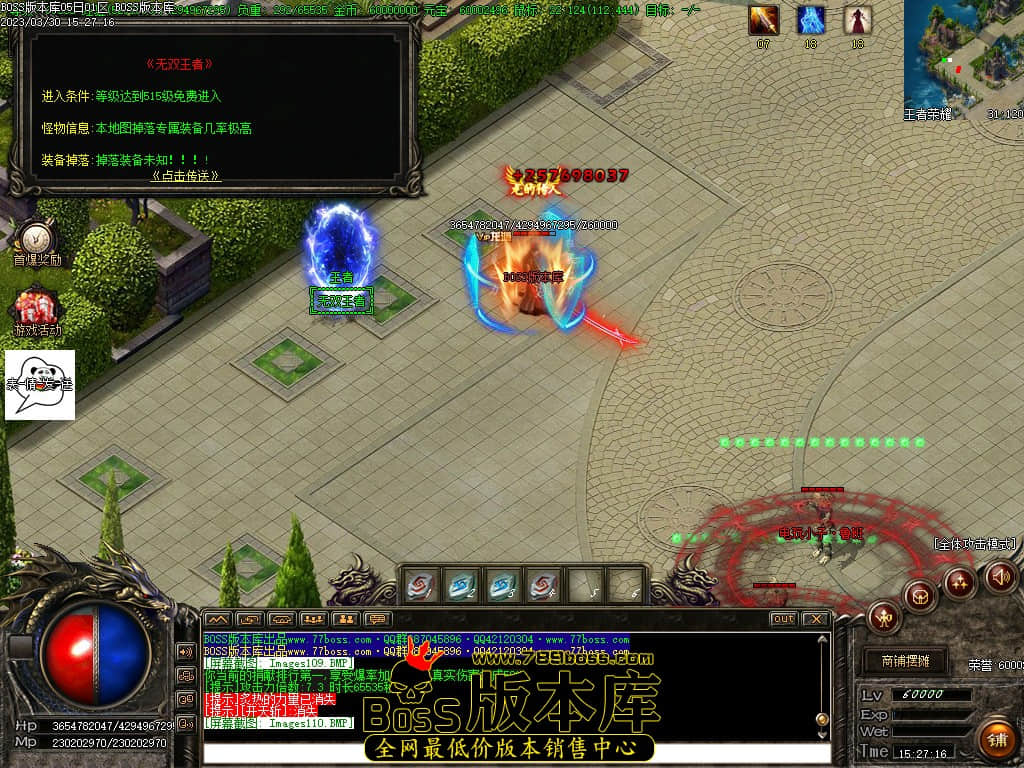Open the 首爆奖励 first-kill reward icon
This screenshot has height=768, width=1024.
click(x=36, y=242)
